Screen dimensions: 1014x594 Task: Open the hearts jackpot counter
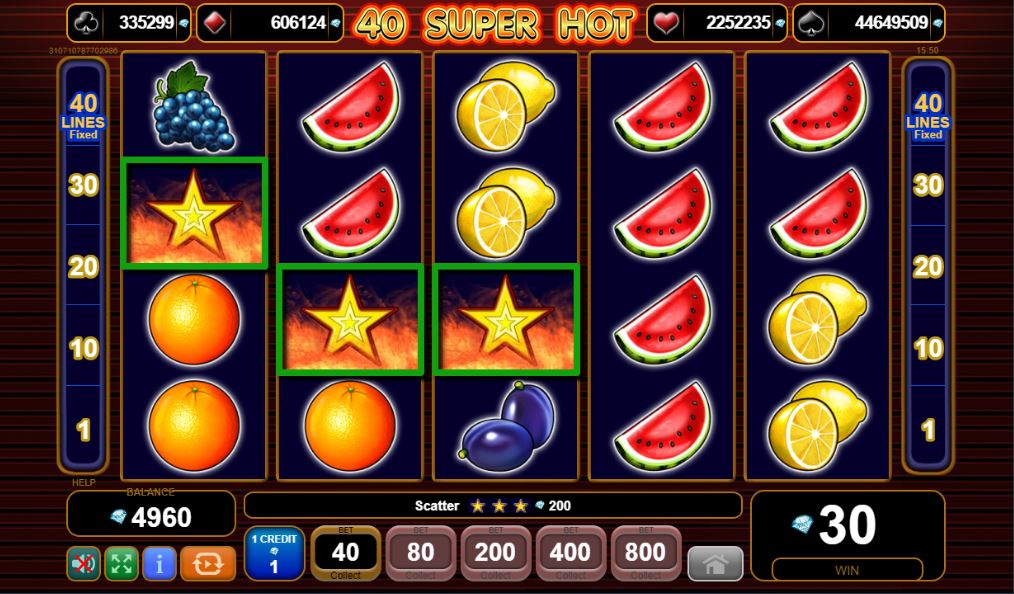click(716, 22)
